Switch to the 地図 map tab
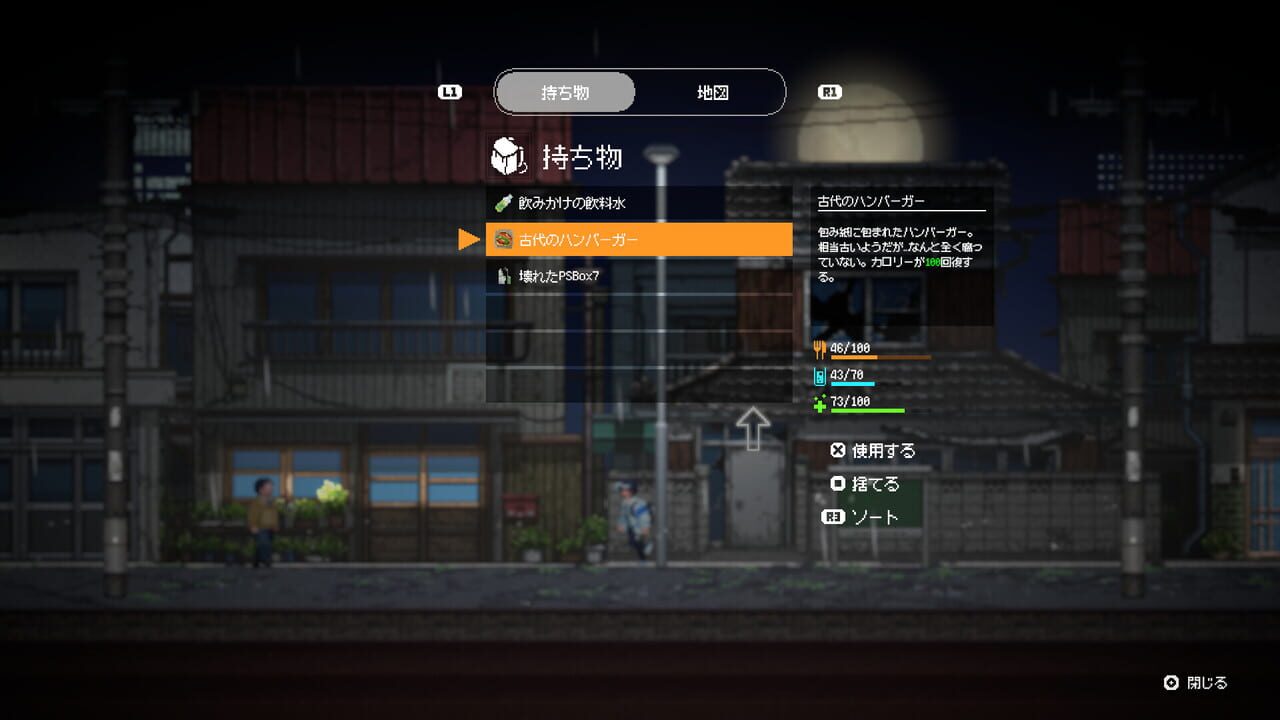The height and width of the screenshot is (720, 1280). pos(712,91)
